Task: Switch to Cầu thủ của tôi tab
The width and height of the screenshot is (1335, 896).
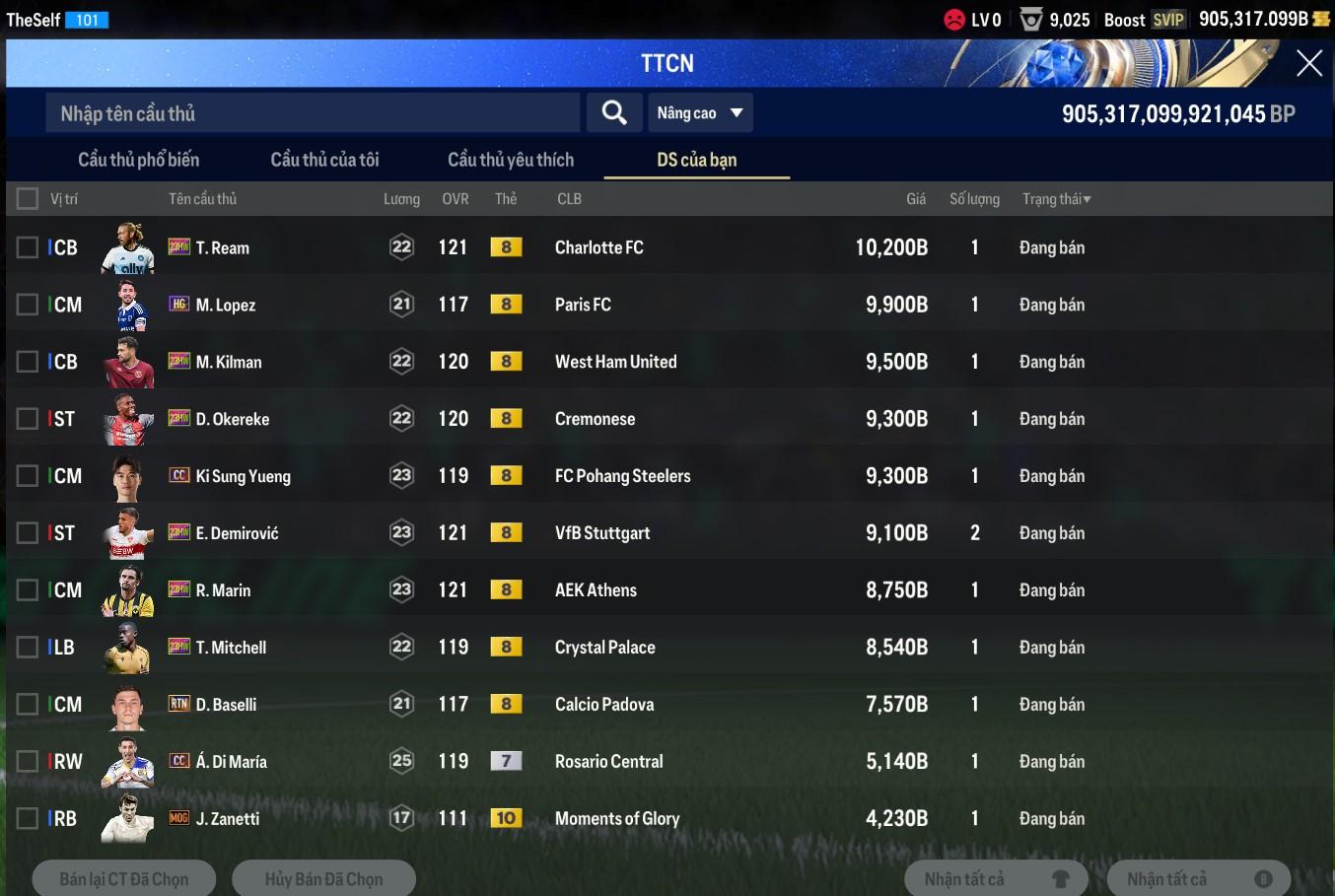Action: (x=324, y=160)
